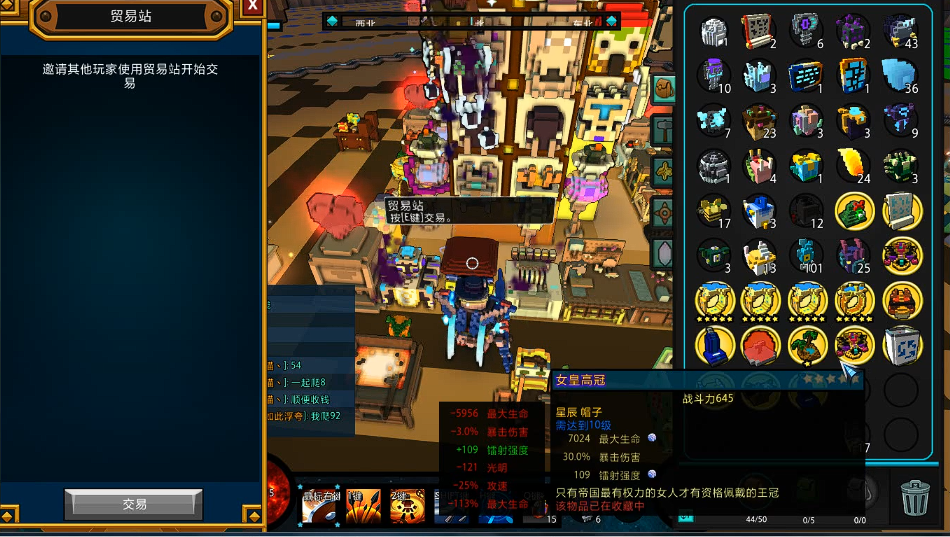Choose the blue chair item in gold ring
The image size is (950, 537).
715,345
